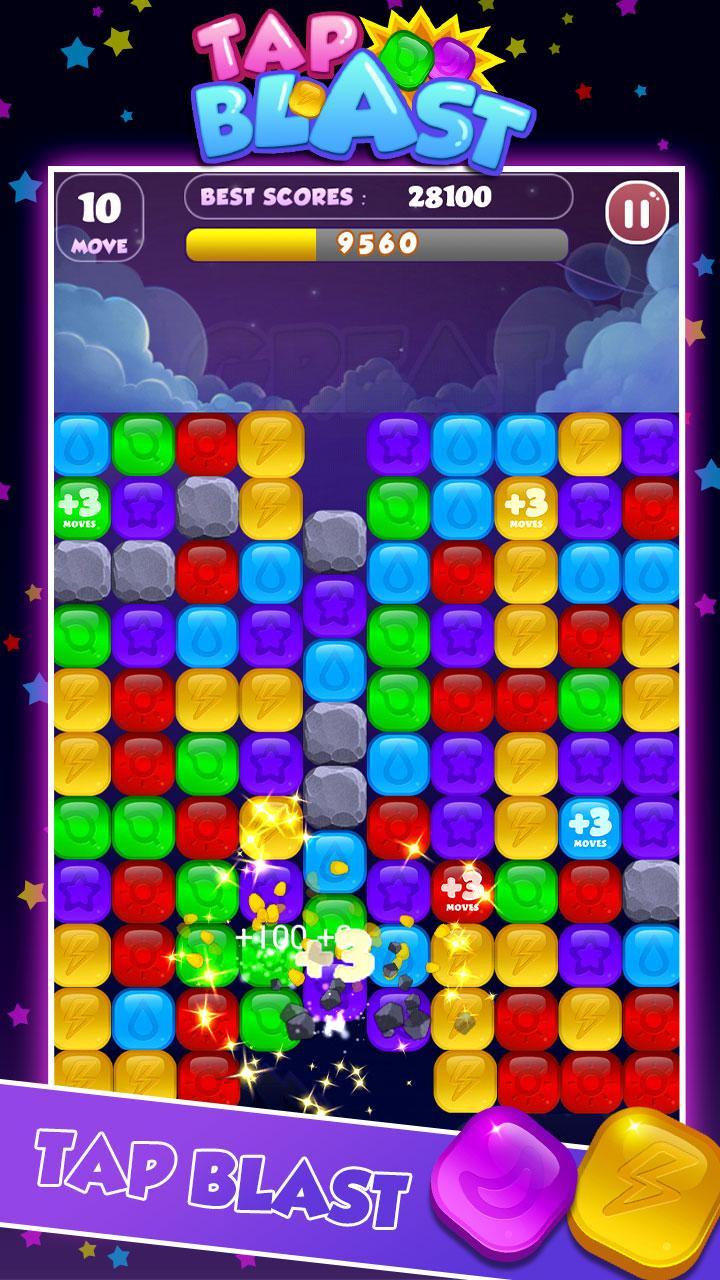The height and width of the screenshot is (1280, 720).
Task: Select the yellow +3 Moves tile
Action: pos(525,507)
